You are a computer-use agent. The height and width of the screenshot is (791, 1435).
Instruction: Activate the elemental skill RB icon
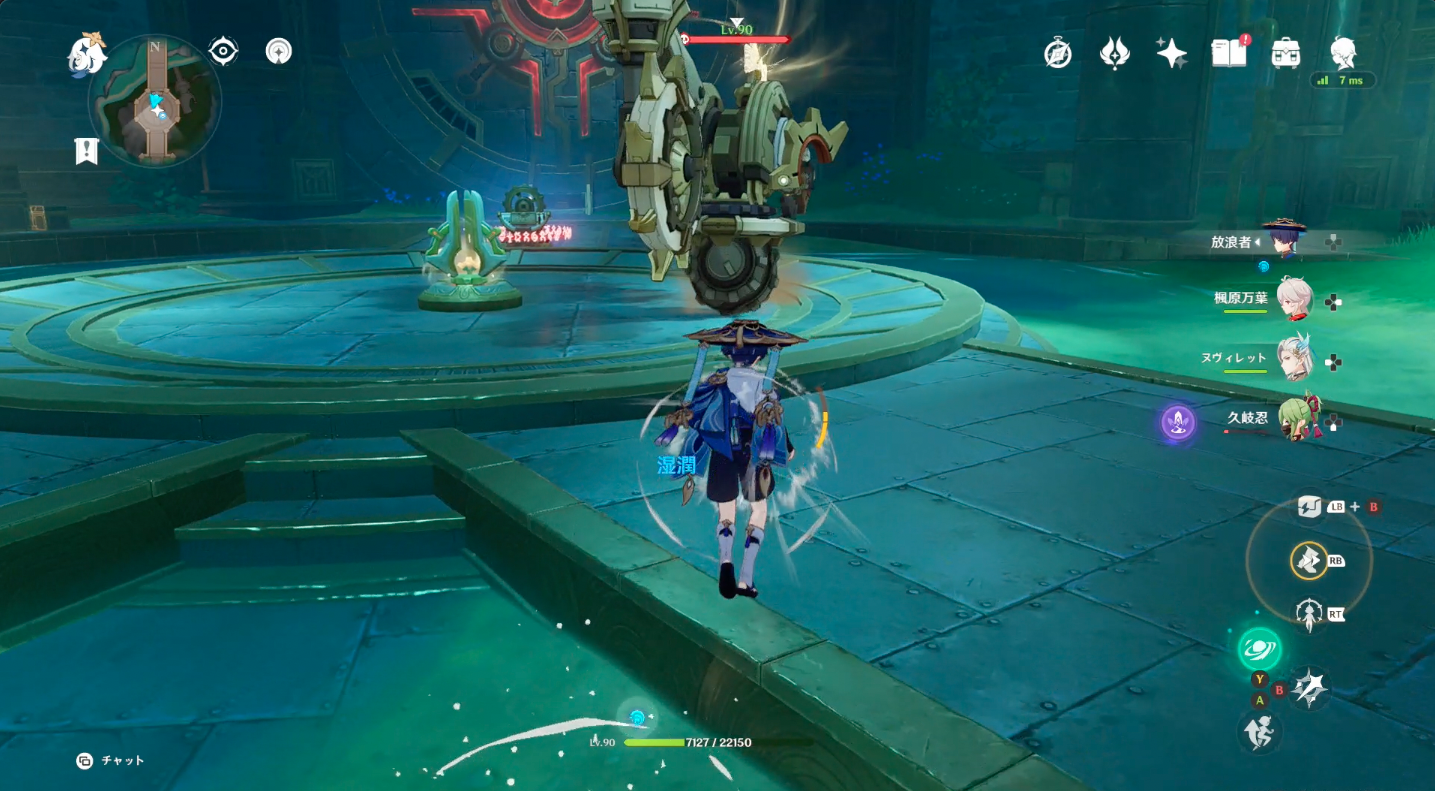pyautogui.click(x=1310, y=562)
